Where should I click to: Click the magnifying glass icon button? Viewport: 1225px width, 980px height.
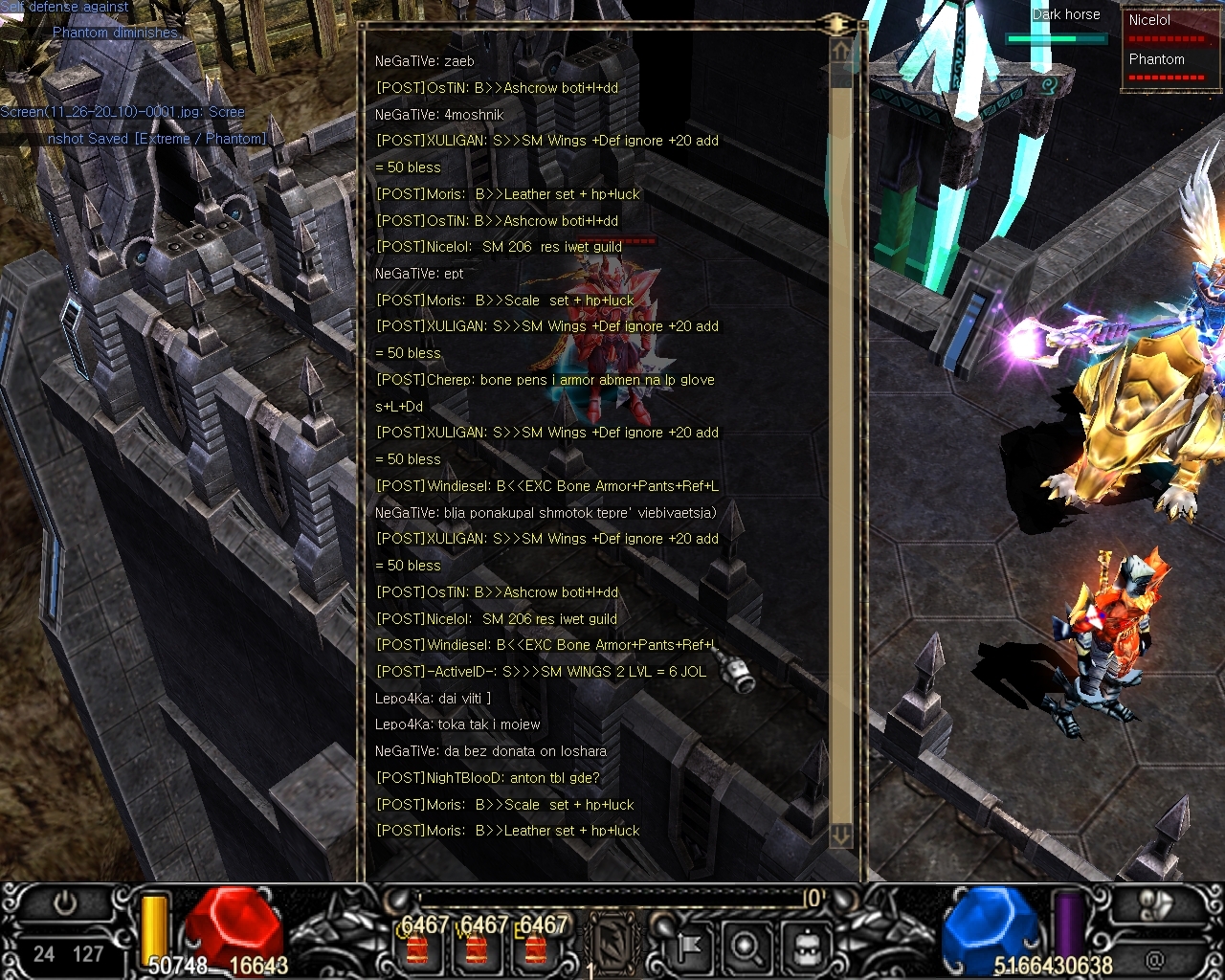click(746, 947)
